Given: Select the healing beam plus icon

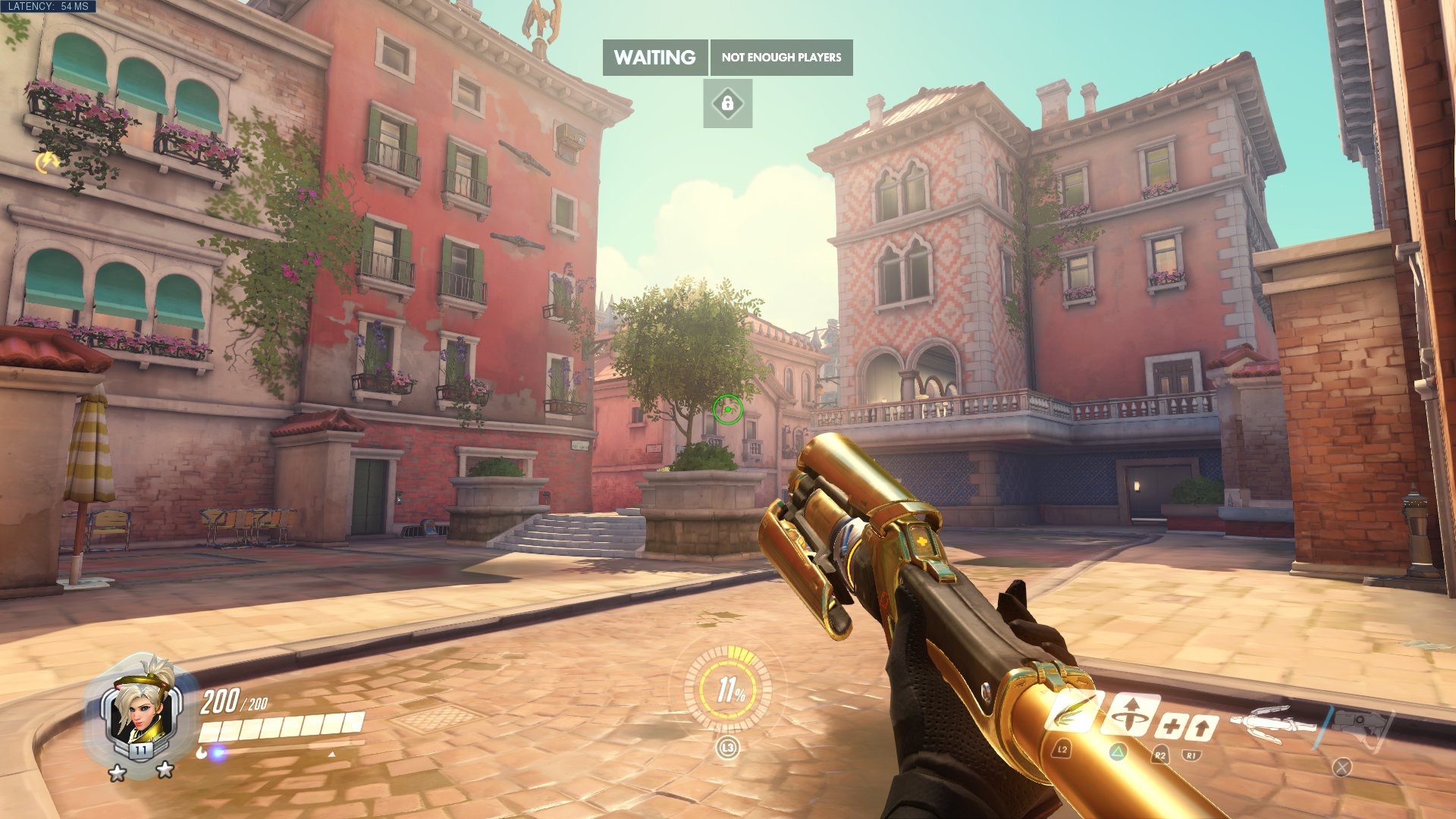Looking at the screenshot, I should point(1170,727).
